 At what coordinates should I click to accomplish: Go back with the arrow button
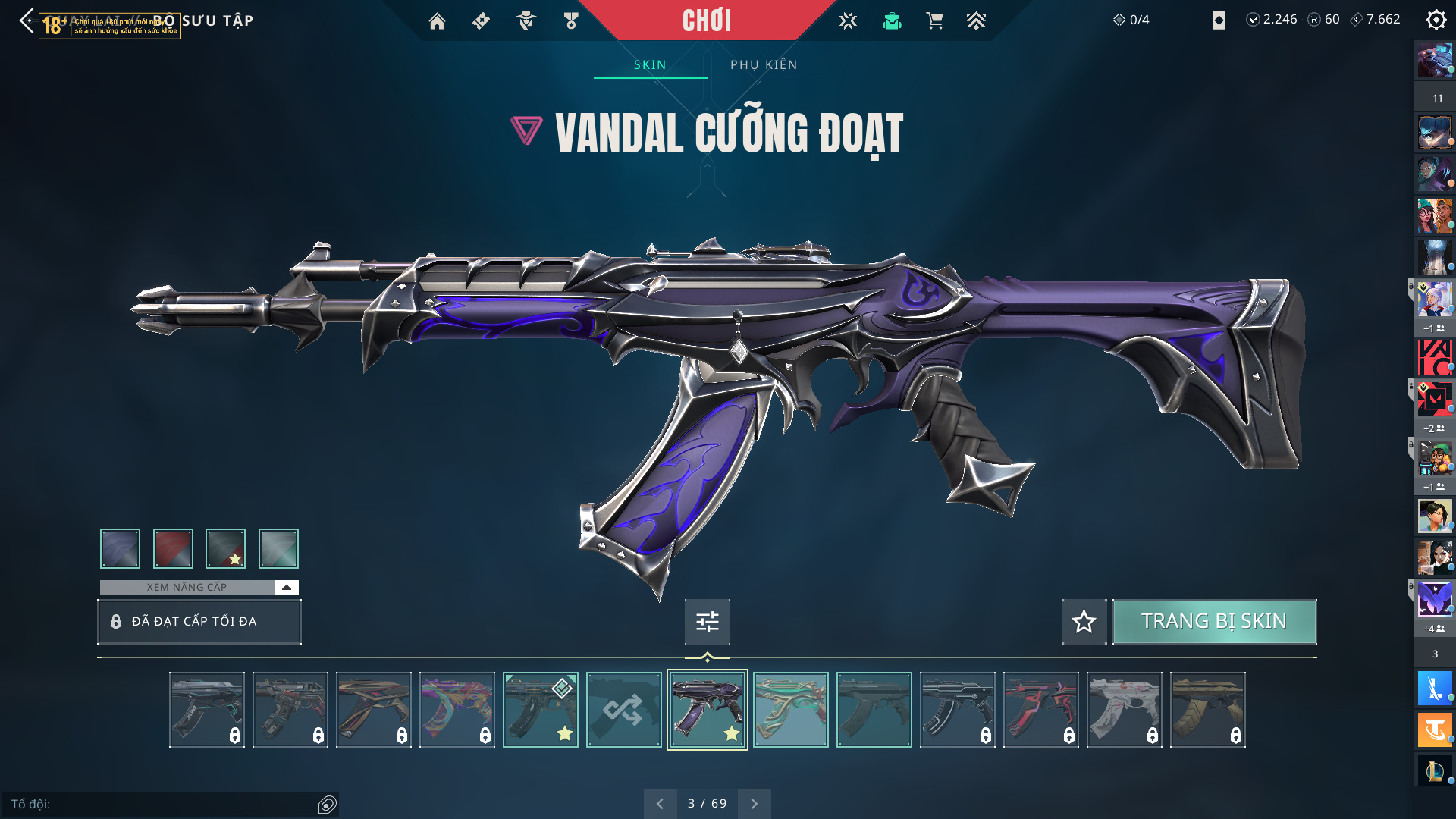[x=27, y=20]
